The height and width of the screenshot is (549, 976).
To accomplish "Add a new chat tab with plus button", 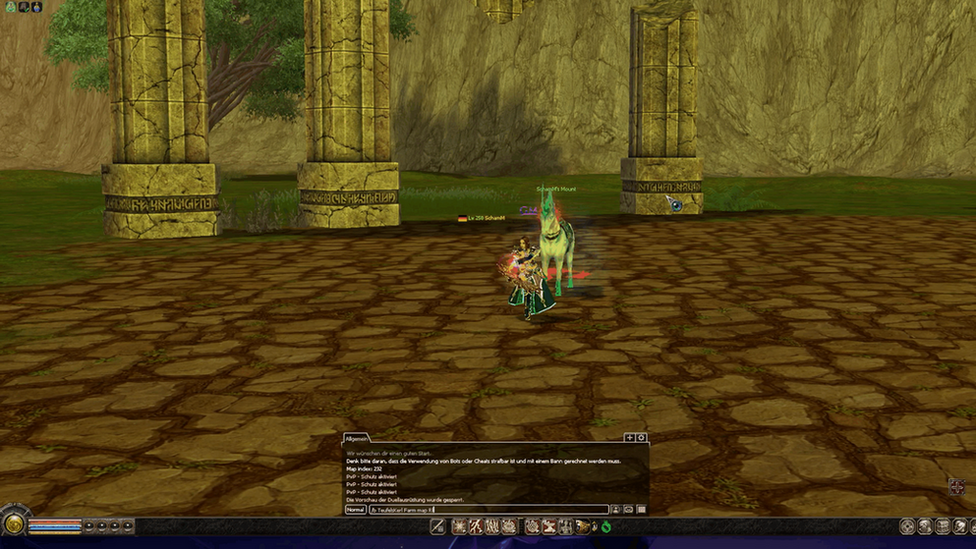I will 629,438.
